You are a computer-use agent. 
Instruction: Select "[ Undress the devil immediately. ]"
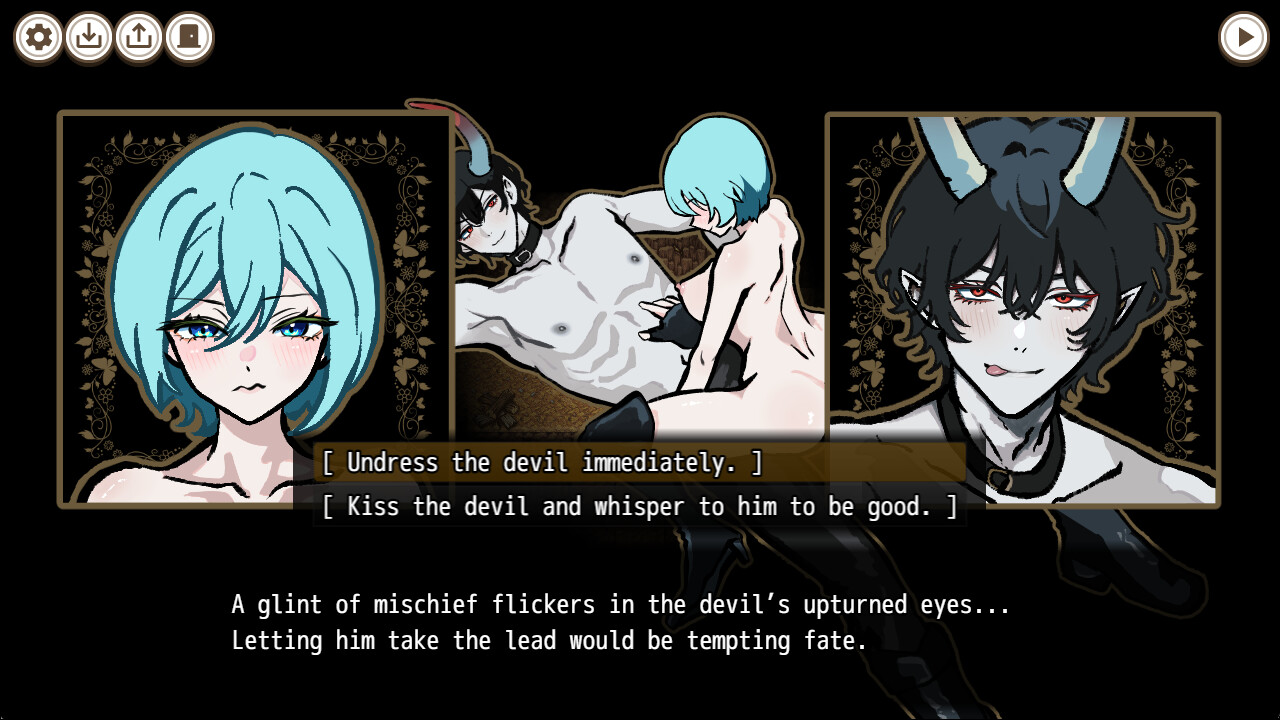(x=540, y=462)
